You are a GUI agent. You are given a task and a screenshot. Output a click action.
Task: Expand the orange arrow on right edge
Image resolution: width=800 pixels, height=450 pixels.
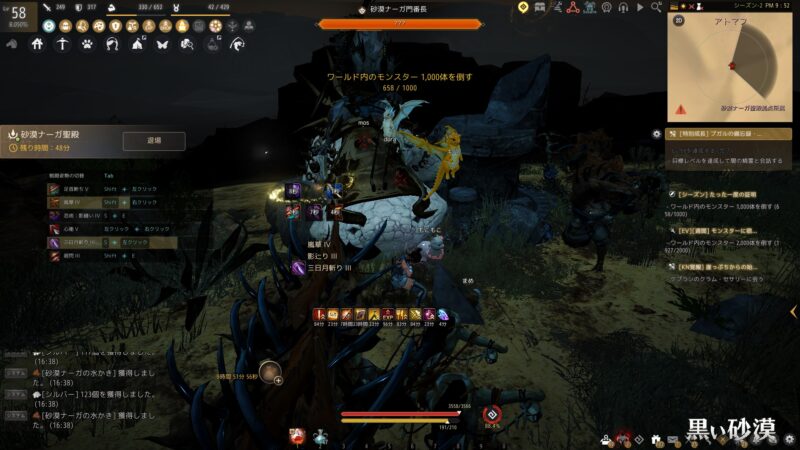coord(793,312)
